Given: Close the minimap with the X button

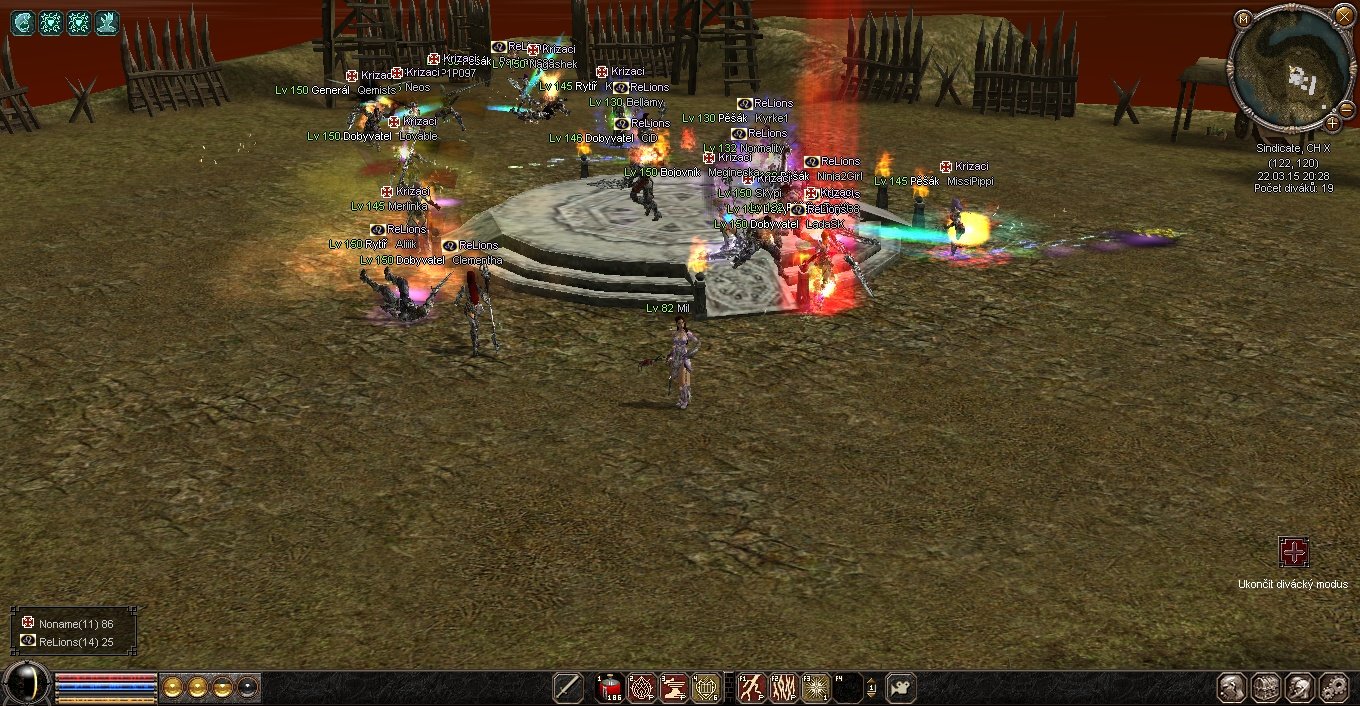Looking at the screenshot, I should pyautogui.click(x=1344, y=15).
